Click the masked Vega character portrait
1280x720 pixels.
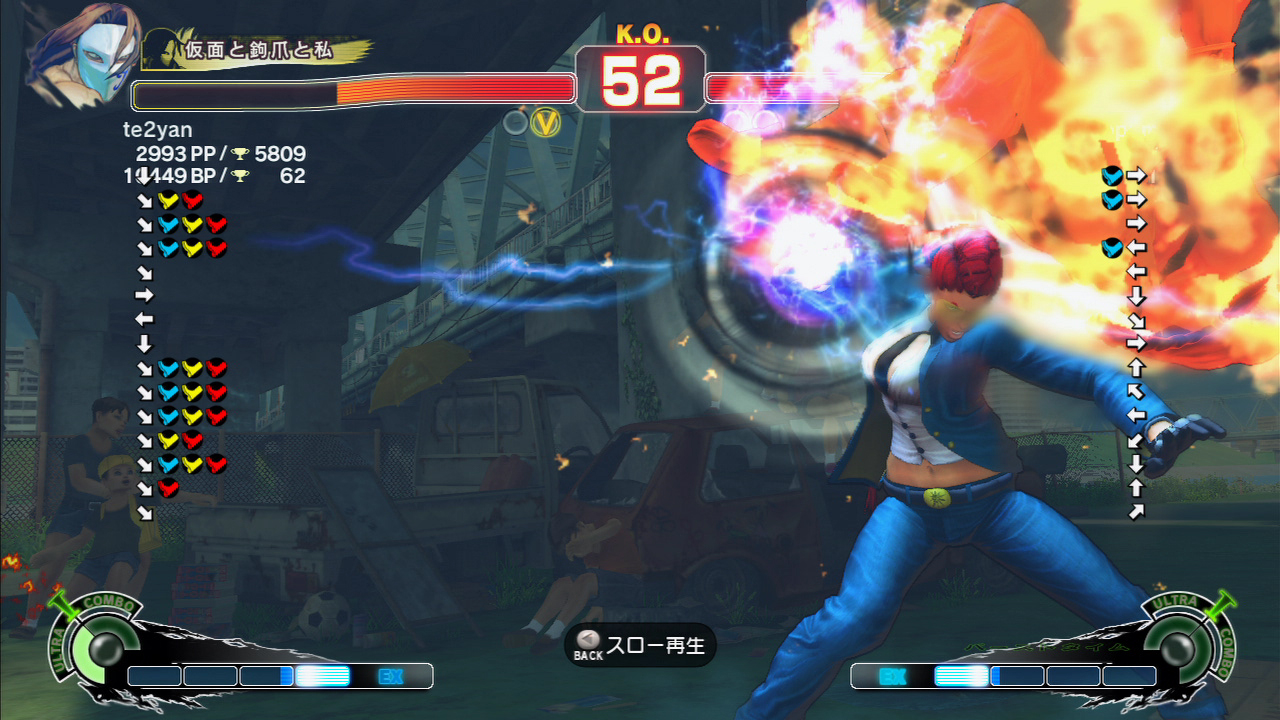(83, 55)
